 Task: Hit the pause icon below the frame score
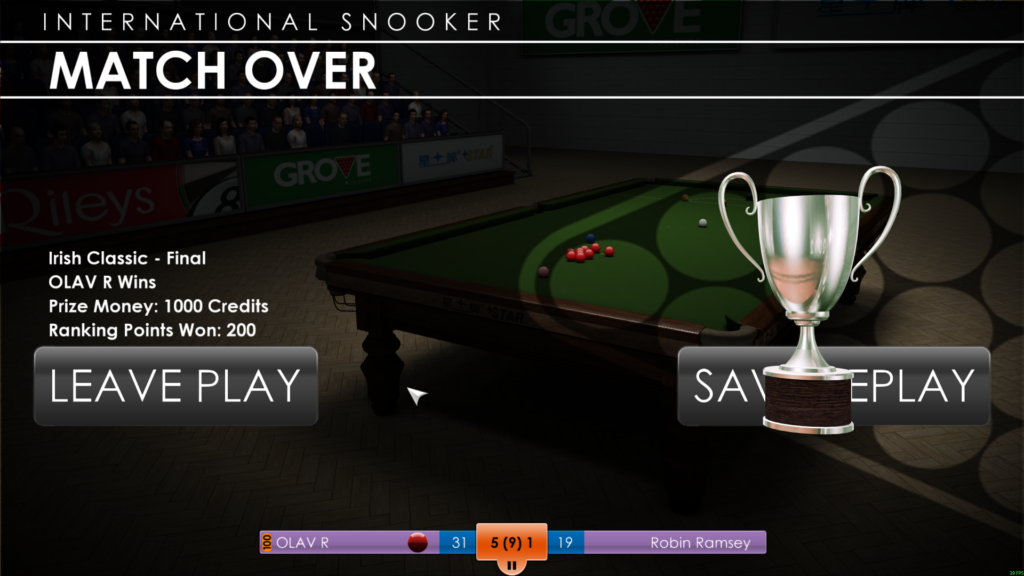pyautogui.click(x=511, y=565)
